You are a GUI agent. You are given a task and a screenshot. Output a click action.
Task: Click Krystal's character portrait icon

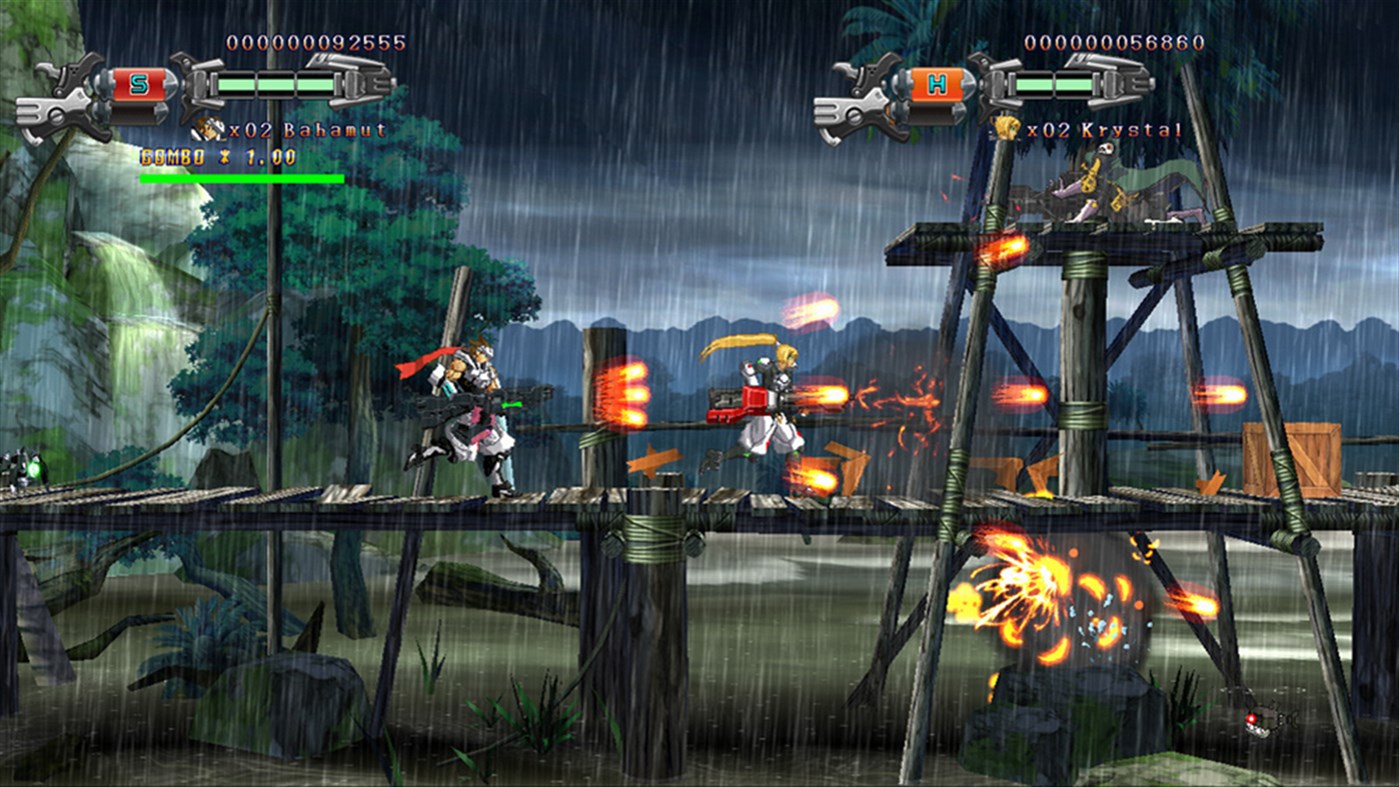tap(1006, 127)
